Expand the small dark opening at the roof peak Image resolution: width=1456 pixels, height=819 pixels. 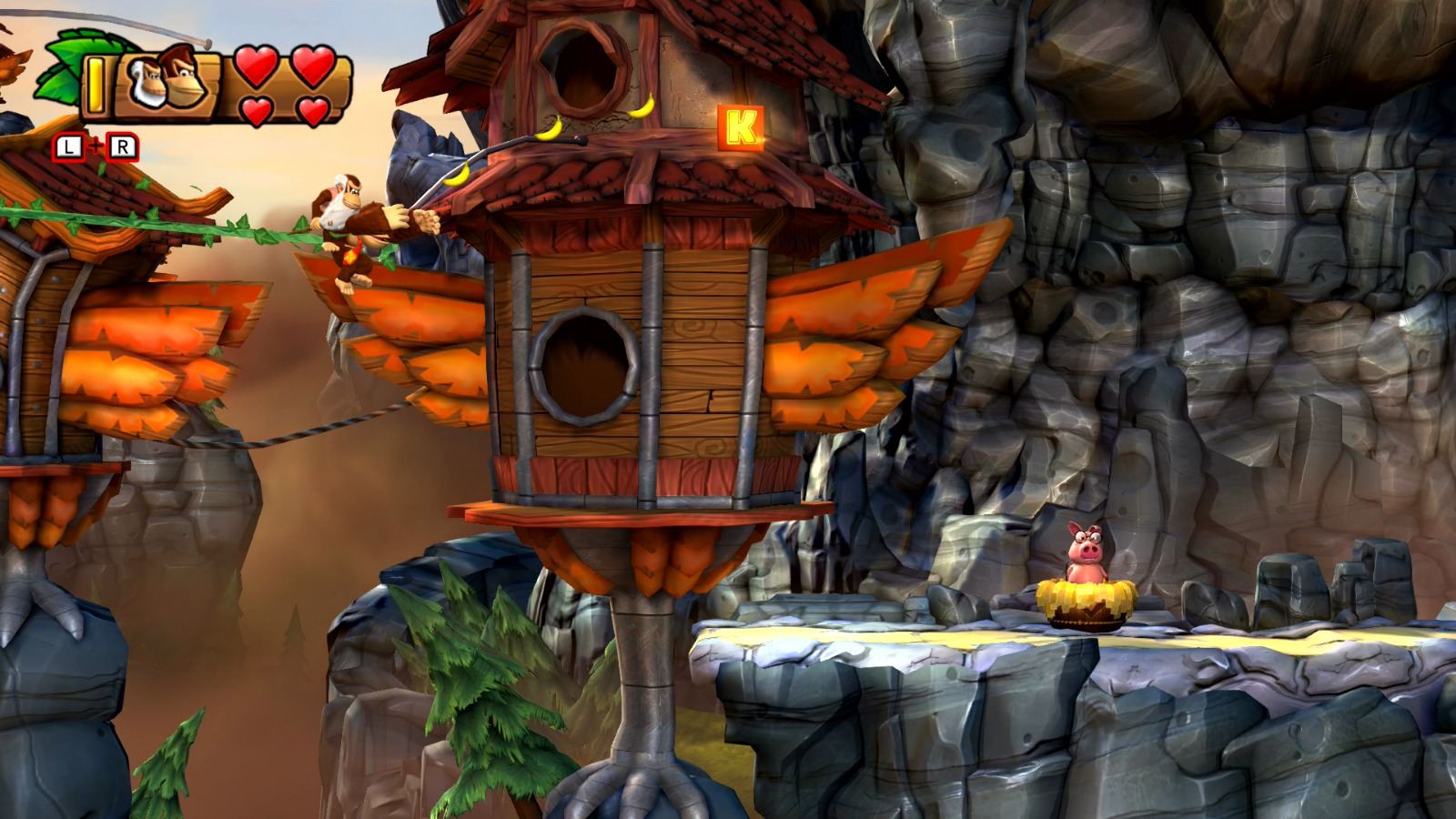[582, 62]
